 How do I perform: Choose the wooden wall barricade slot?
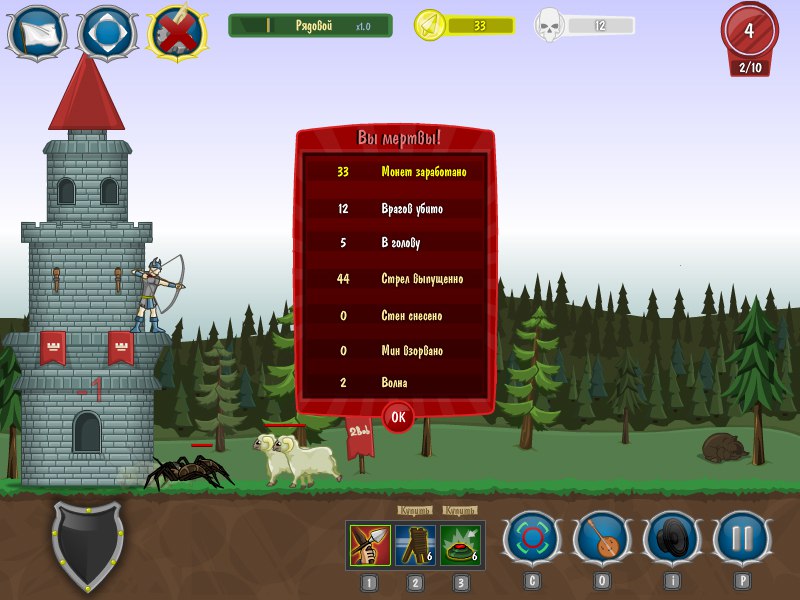415,544
